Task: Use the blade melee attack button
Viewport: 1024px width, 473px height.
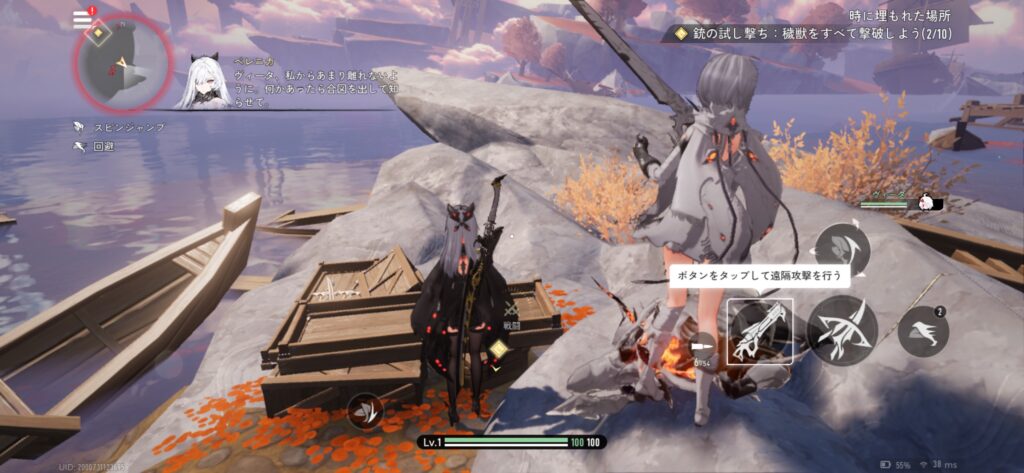Action: pos(842,331)
